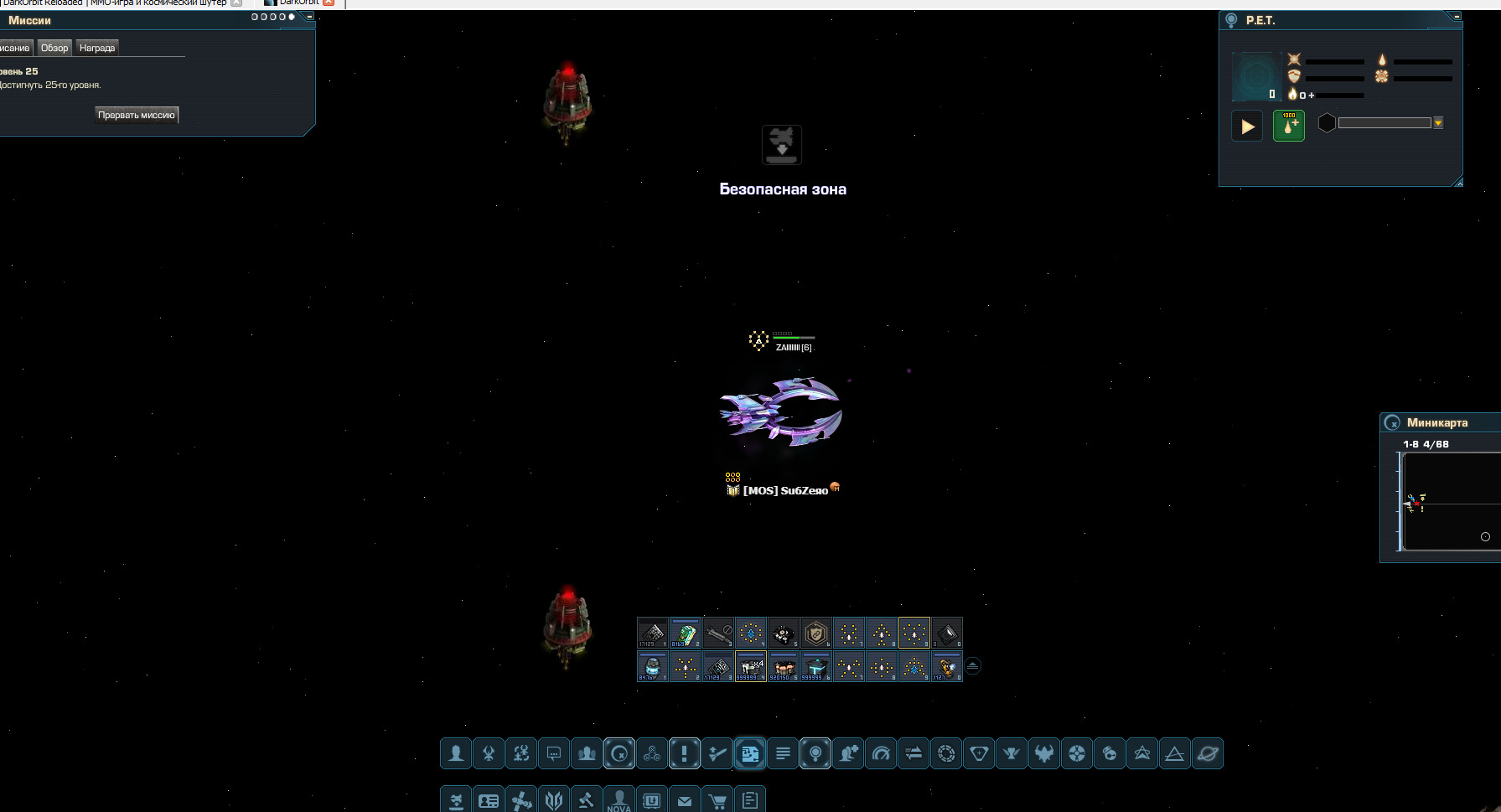Image resolution: width=1501 pixels, height=812 pixels.
Task: Close the DarkOrbit browser tab
Action: [x=329, y=3]
